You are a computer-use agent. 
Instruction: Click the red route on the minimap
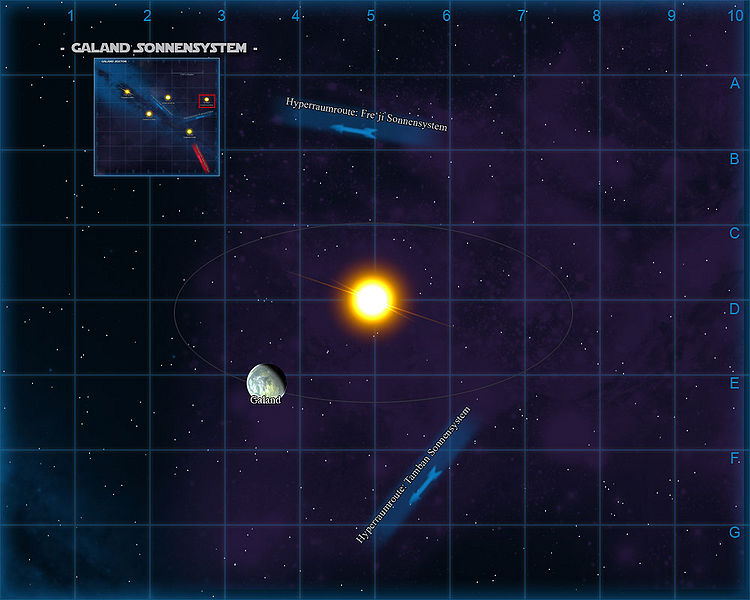201,158
